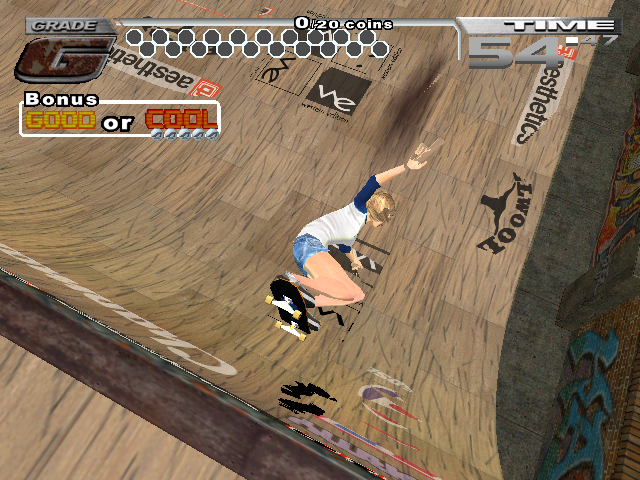Select the coin collection tracker dots
Screen dimensions: 640x480
pos(256,43)
